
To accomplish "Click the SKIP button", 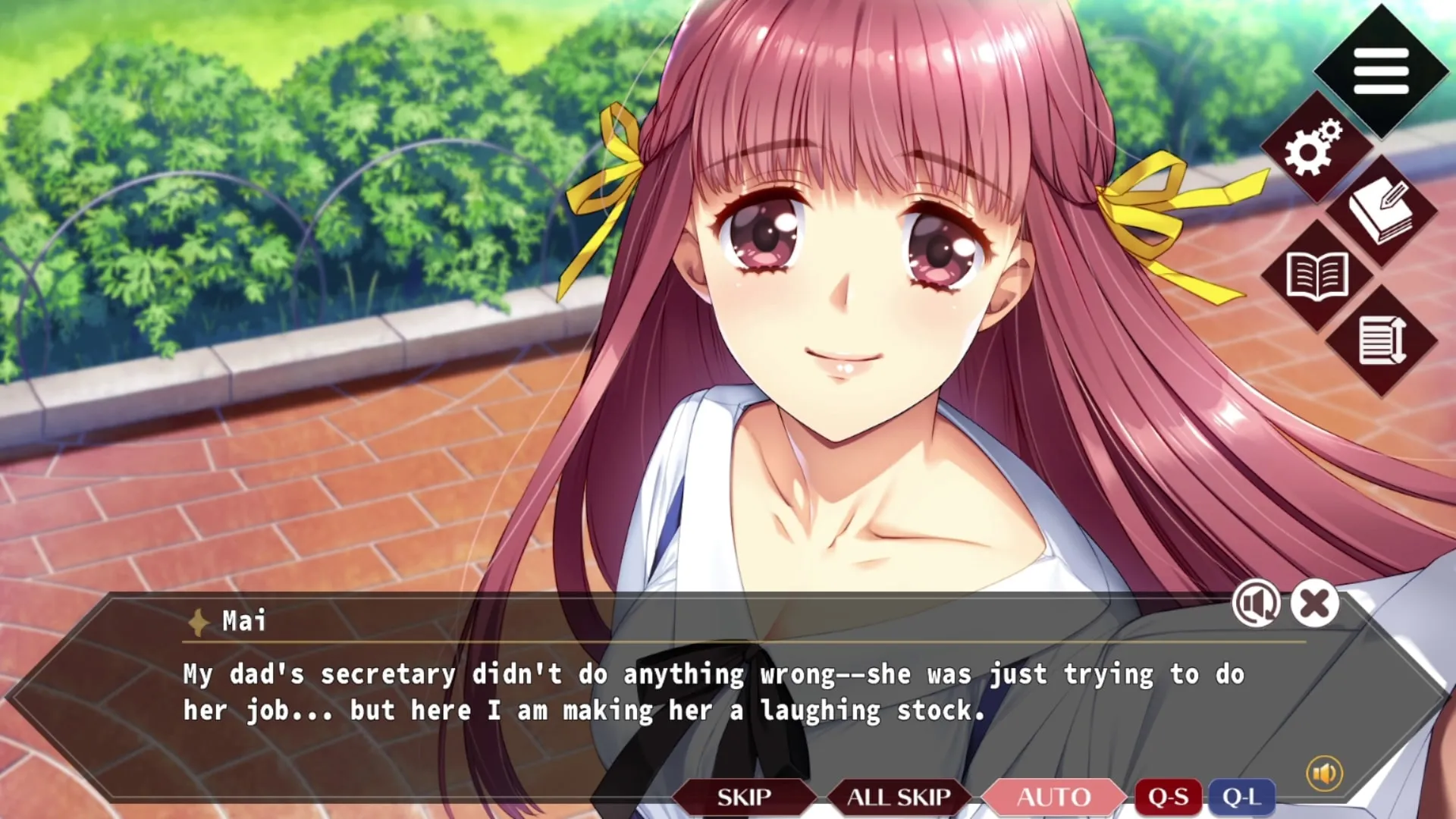I will click(x=744, y=797).
